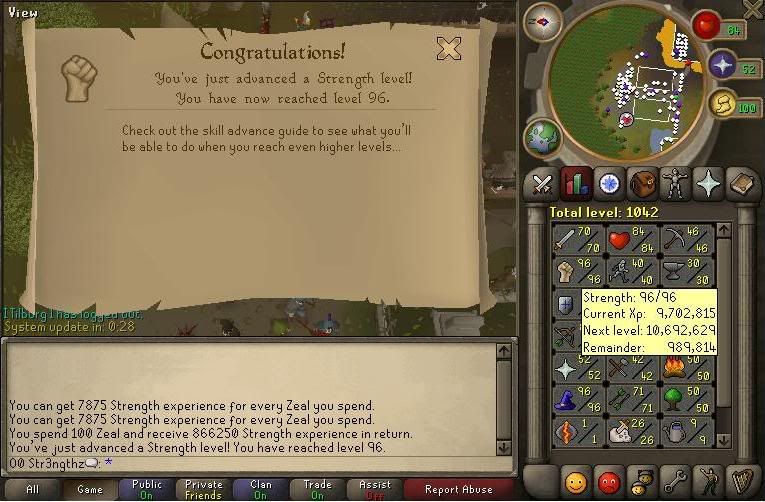
Task: Open the spellbook tab
Action: (743, 183)
